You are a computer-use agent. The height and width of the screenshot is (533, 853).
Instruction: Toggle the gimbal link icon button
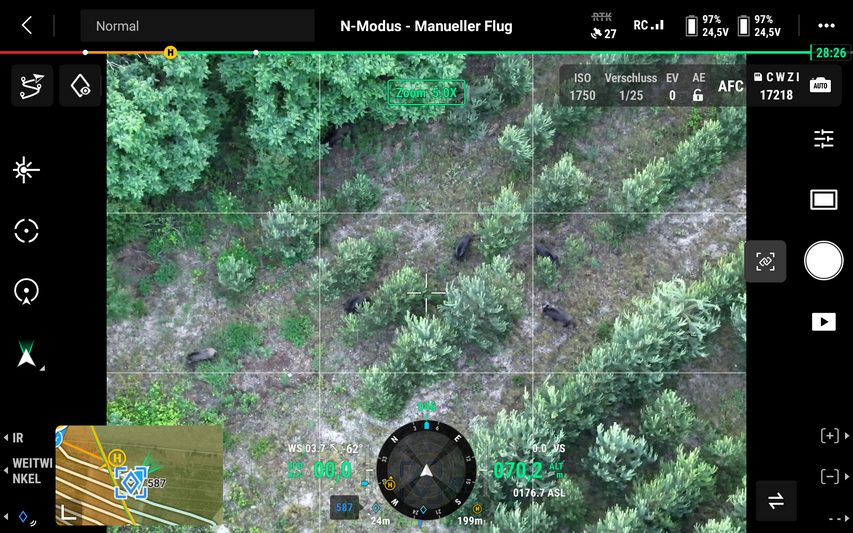pos(765,261)
